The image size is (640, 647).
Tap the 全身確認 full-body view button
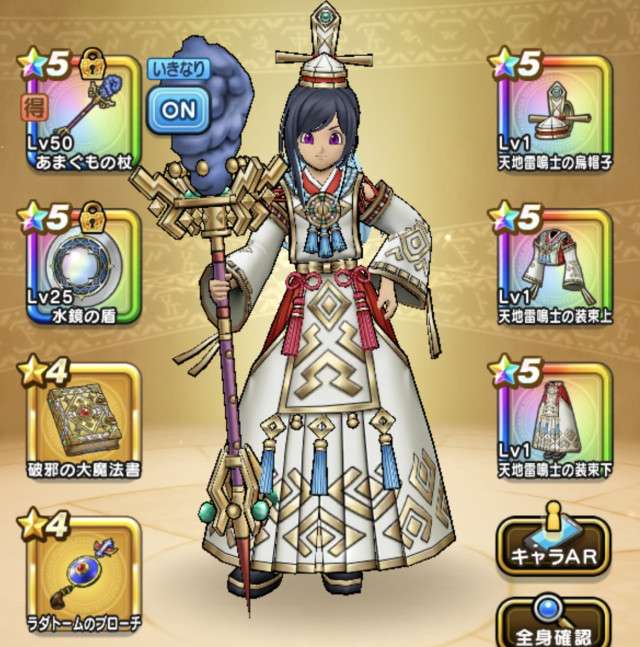coord(553,624)
